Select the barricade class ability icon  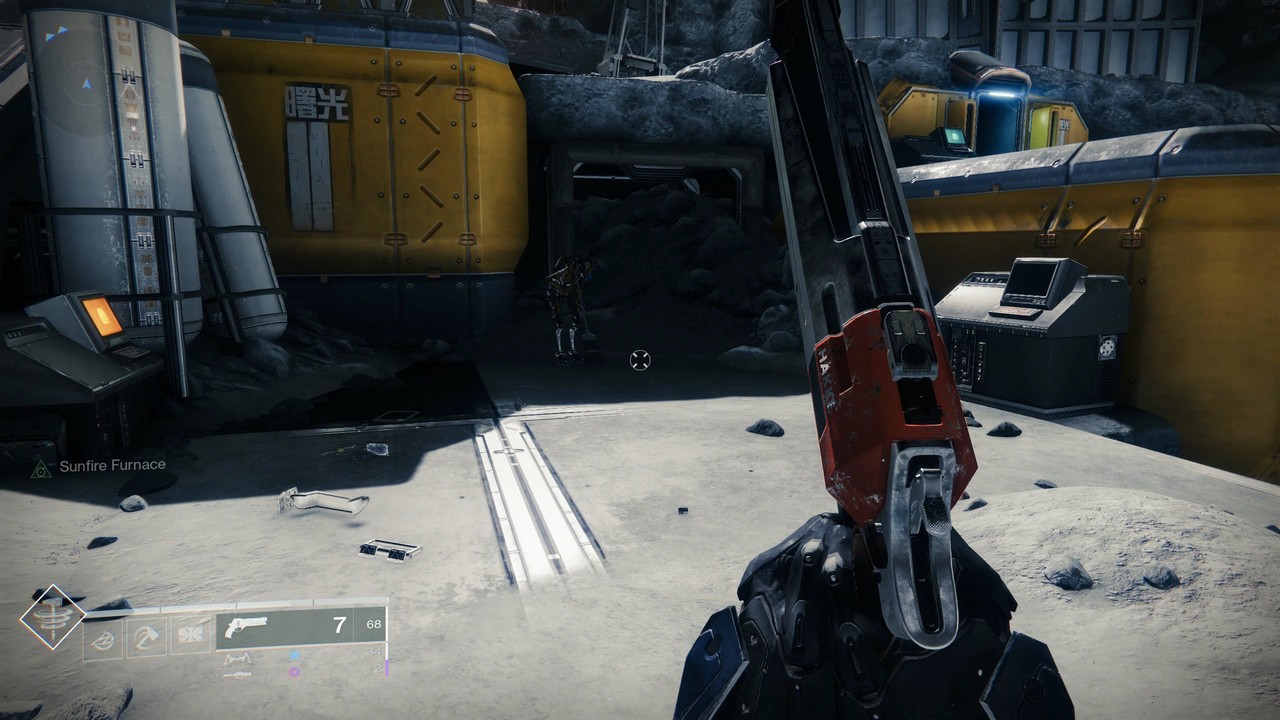[x=102, y=636]
